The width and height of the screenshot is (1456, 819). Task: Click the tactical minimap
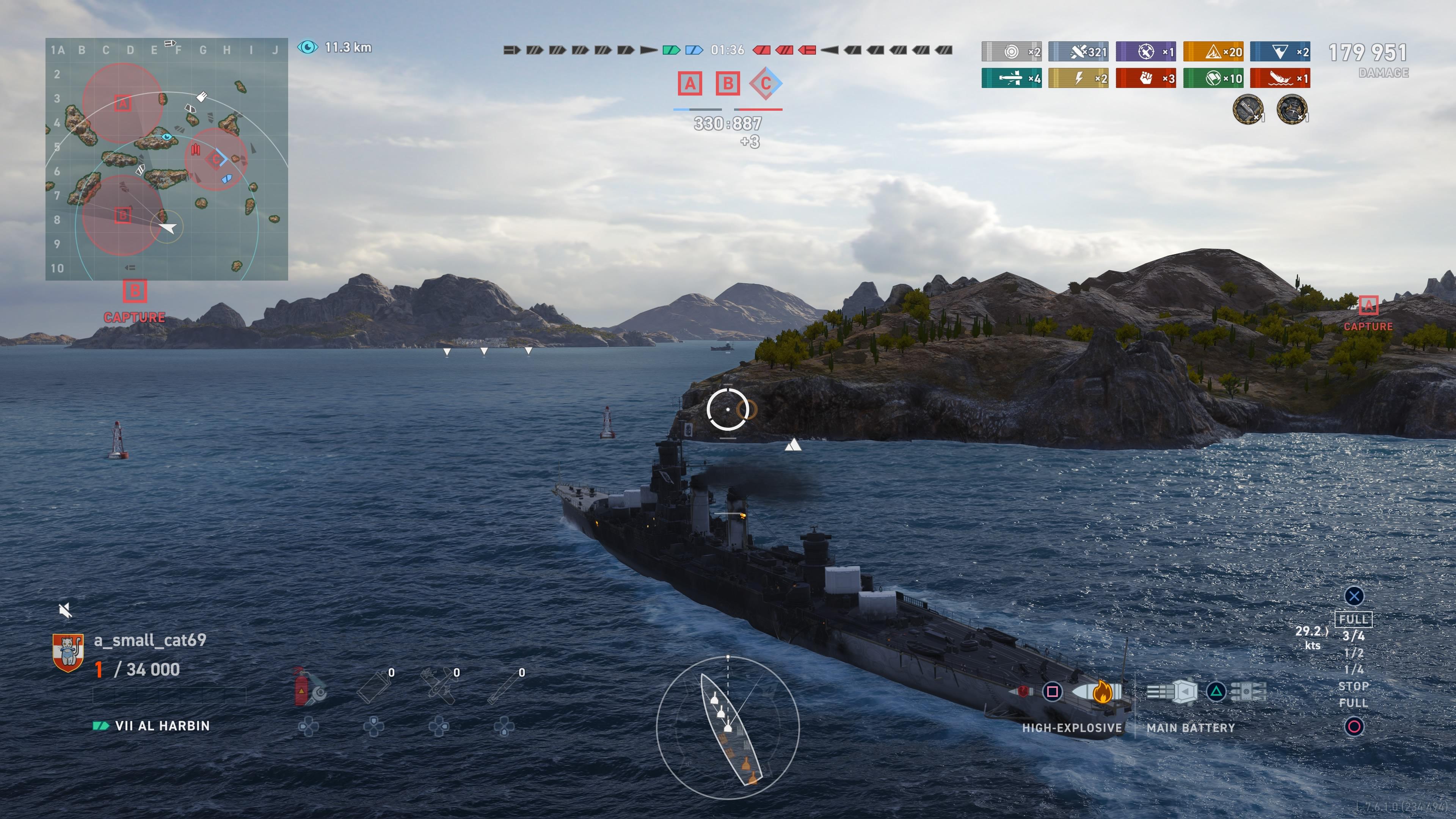point(167,159)
